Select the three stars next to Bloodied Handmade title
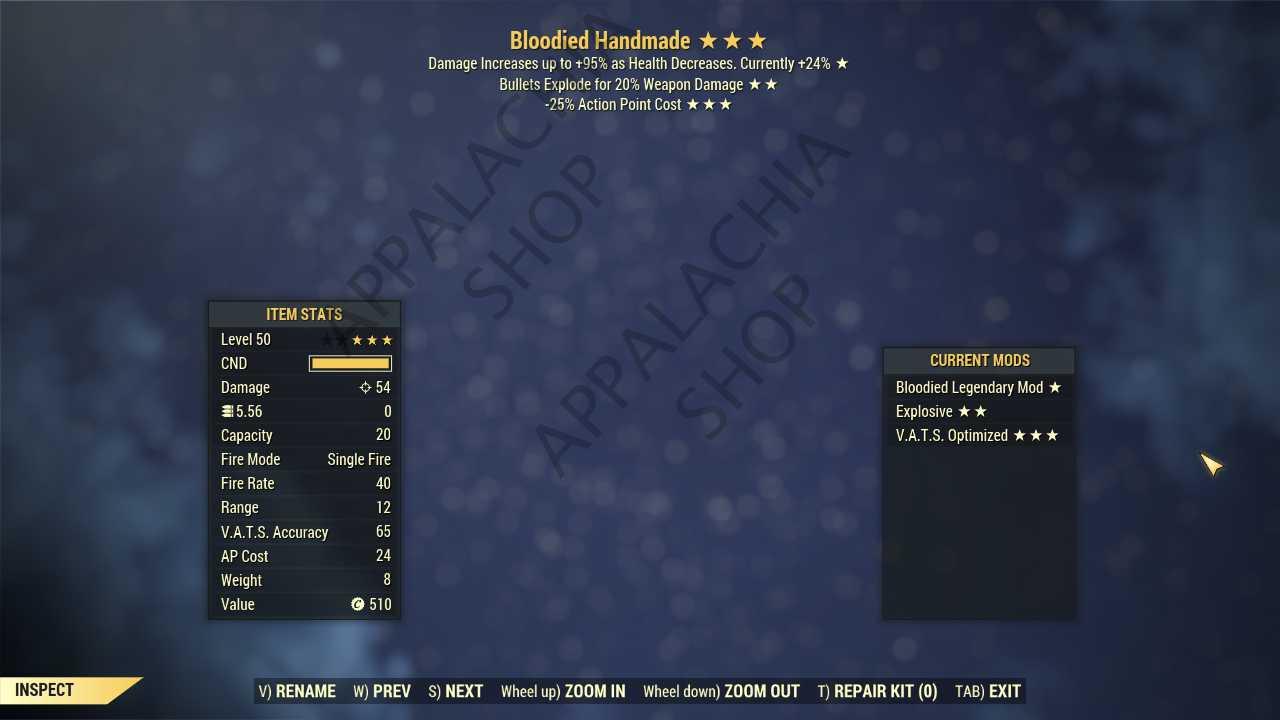 click(x=731, y=41)
